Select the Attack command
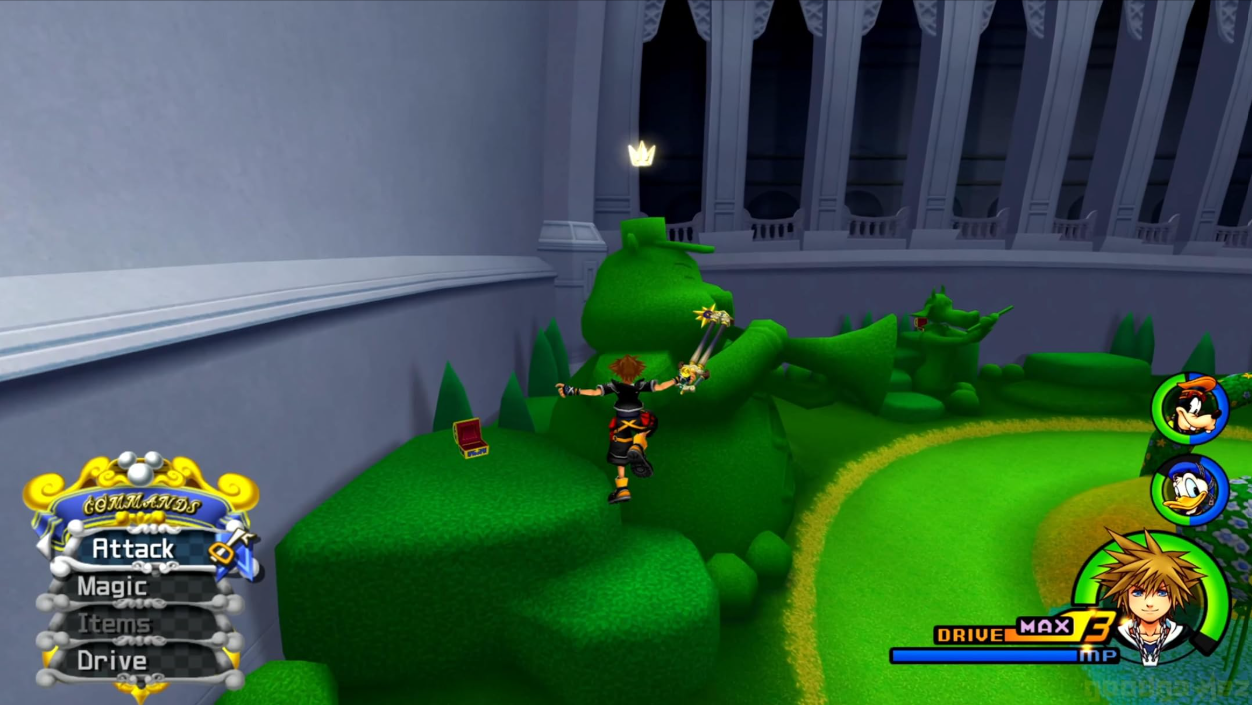1252x705 pixels. 133,549
